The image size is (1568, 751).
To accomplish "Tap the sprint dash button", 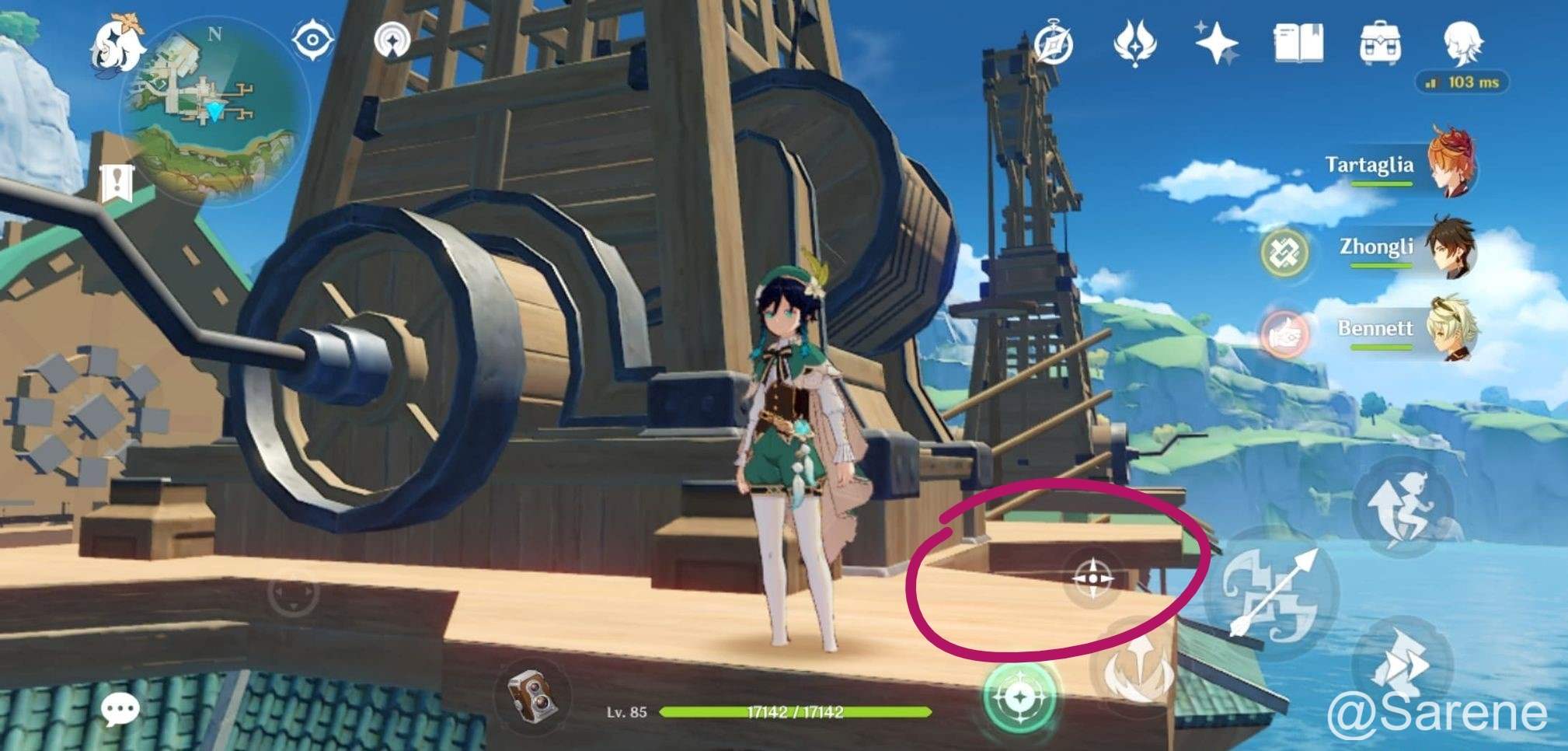I will pos(1402,661).
